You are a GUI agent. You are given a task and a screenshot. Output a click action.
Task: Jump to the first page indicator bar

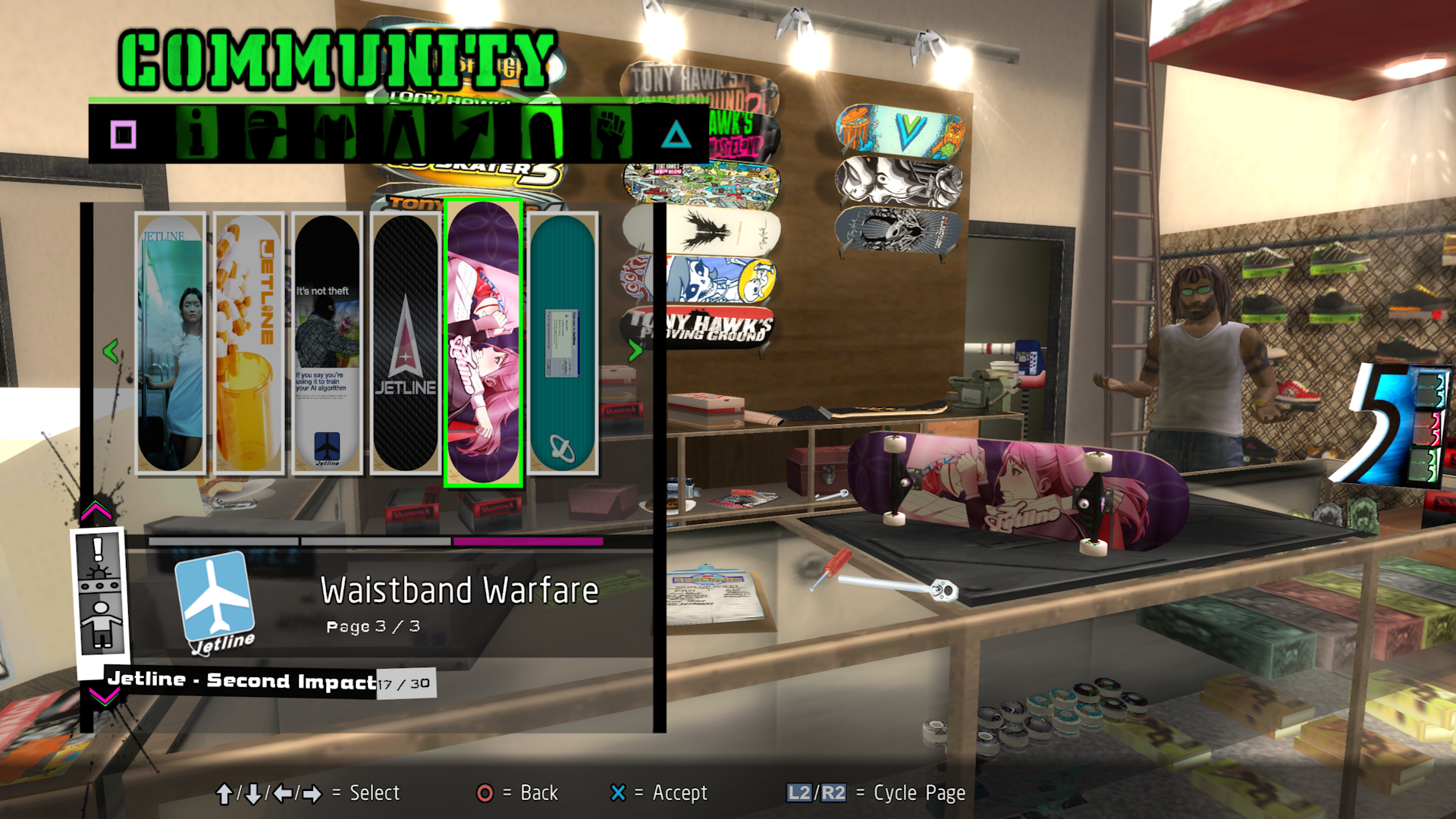coord(224,541)
